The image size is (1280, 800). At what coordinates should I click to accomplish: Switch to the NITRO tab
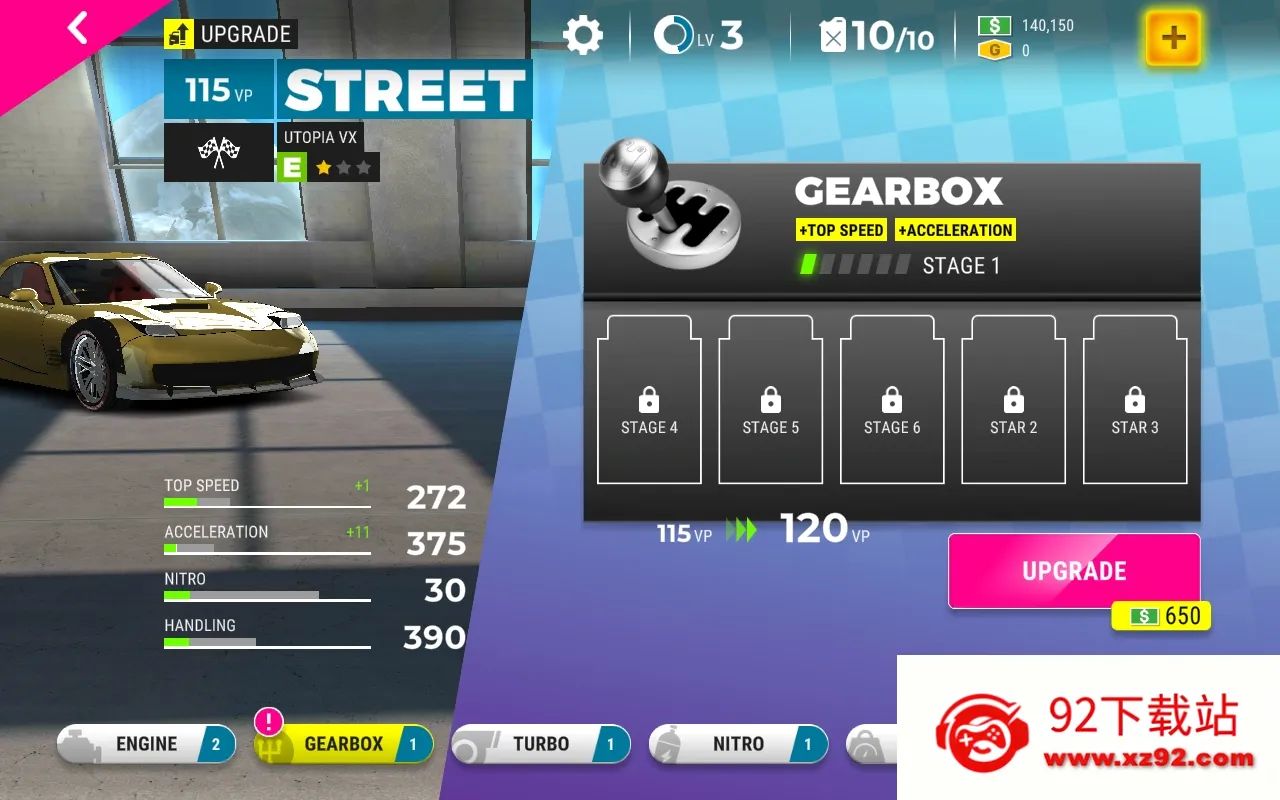point(737,743)
